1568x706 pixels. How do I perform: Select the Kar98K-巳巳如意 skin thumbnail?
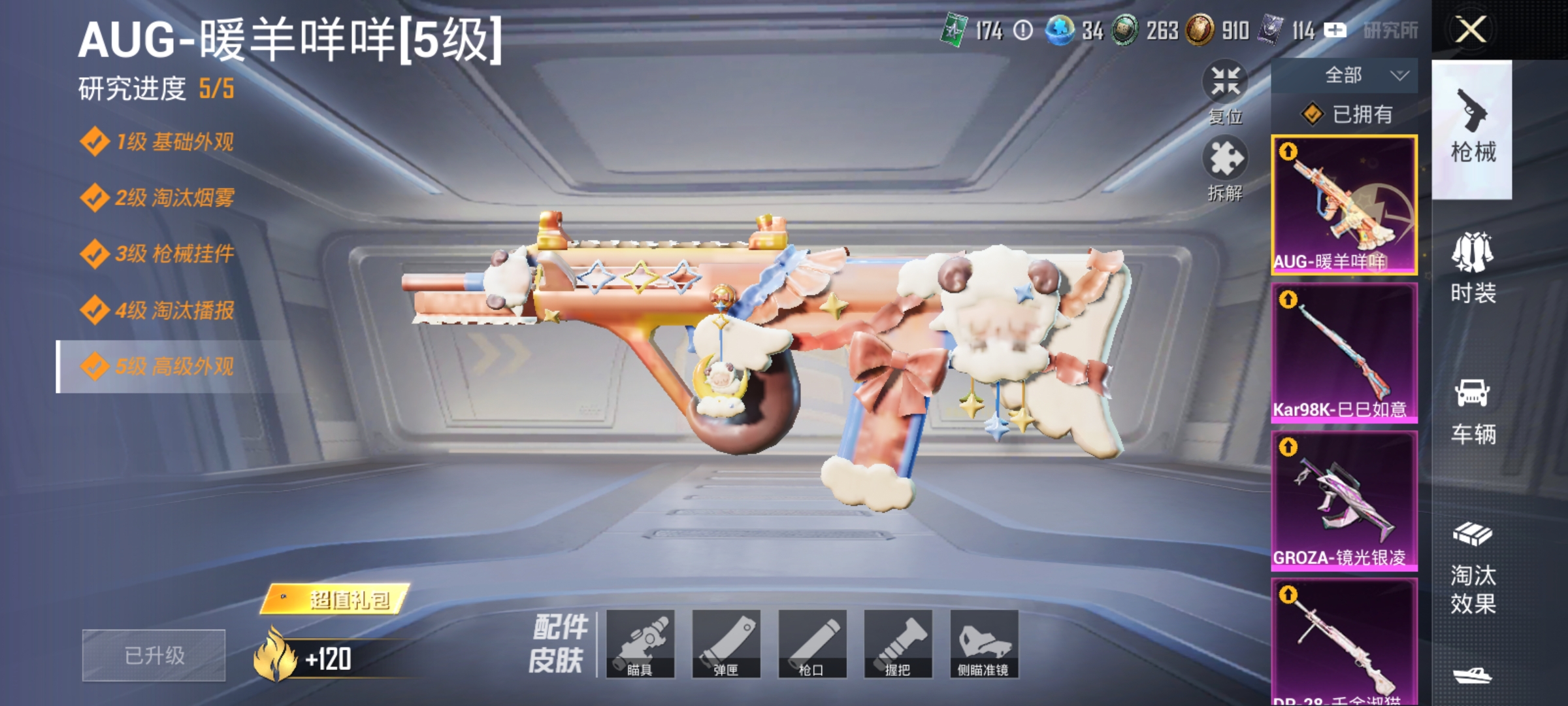point(1344,353)
